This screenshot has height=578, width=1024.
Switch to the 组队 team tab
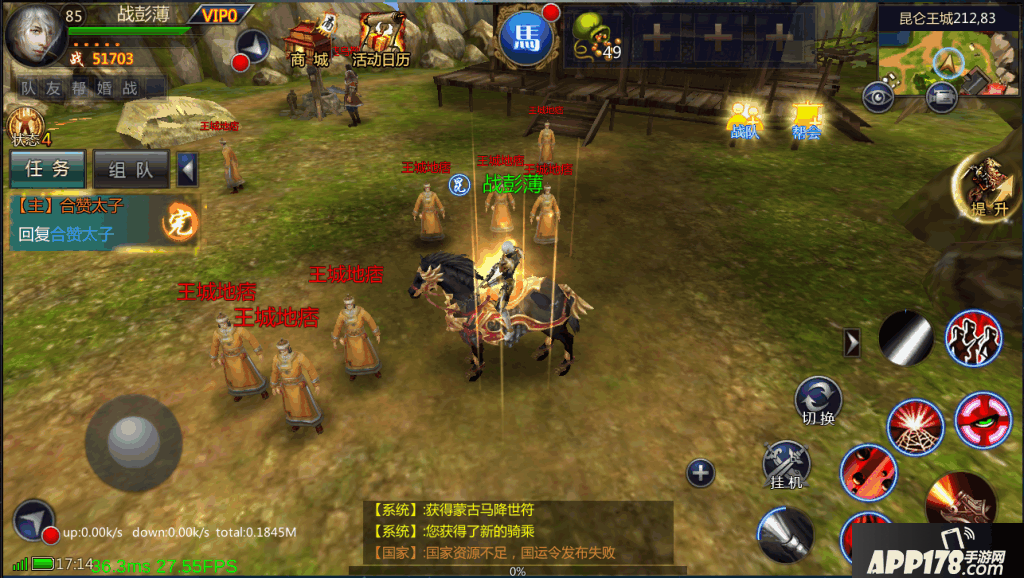131,169
